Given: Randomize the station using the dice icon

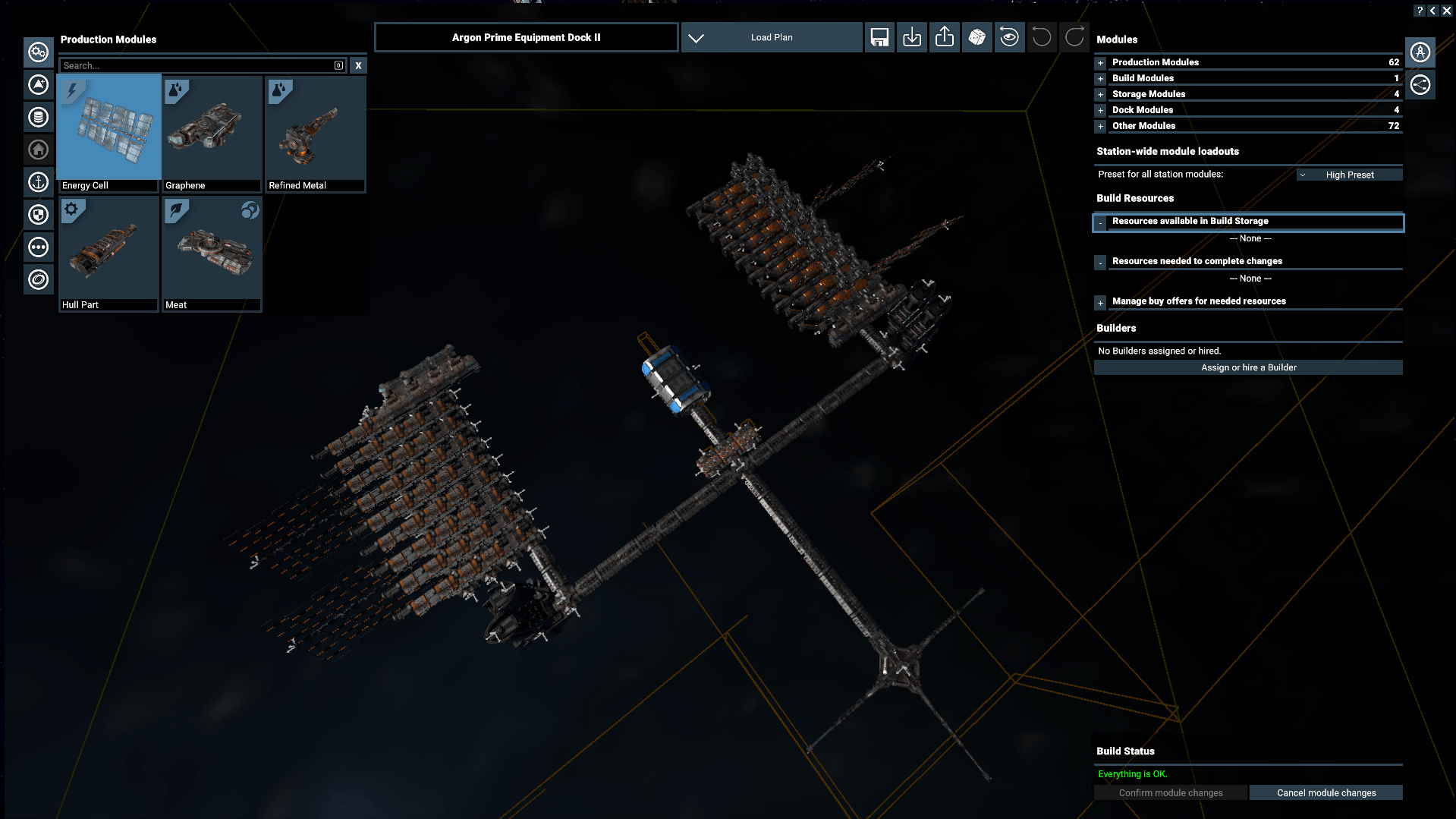Looking at the screenshot, I should 977,36.
